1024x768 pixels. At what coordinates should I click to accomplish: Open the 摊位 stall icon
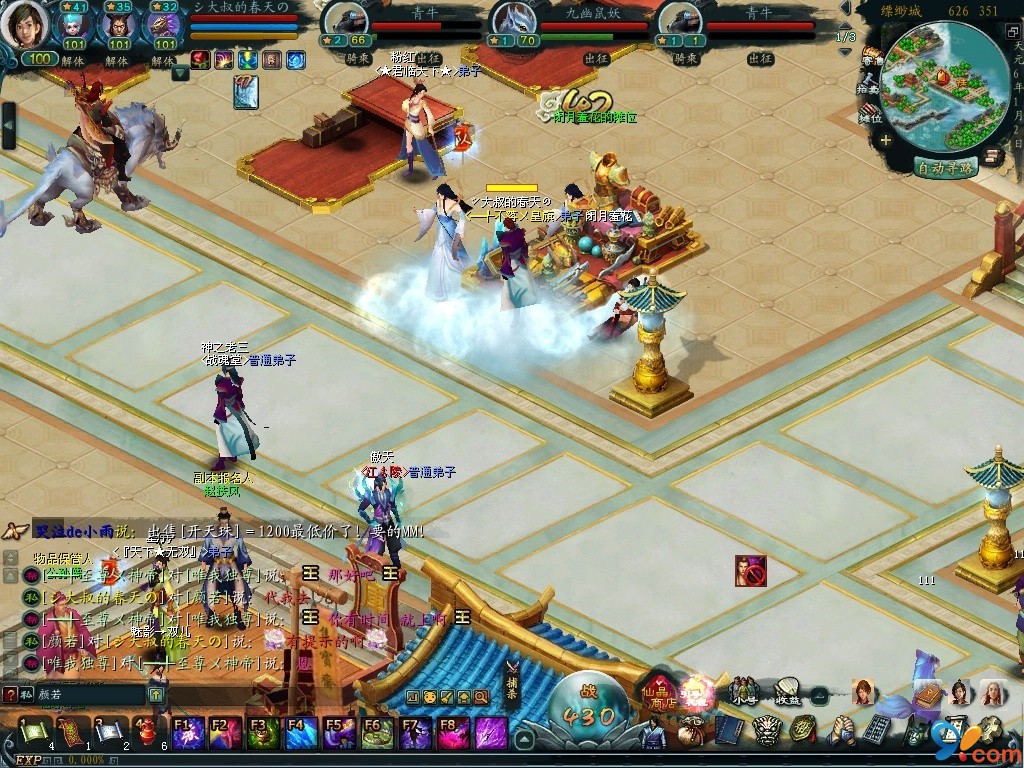tap(870, 112)
